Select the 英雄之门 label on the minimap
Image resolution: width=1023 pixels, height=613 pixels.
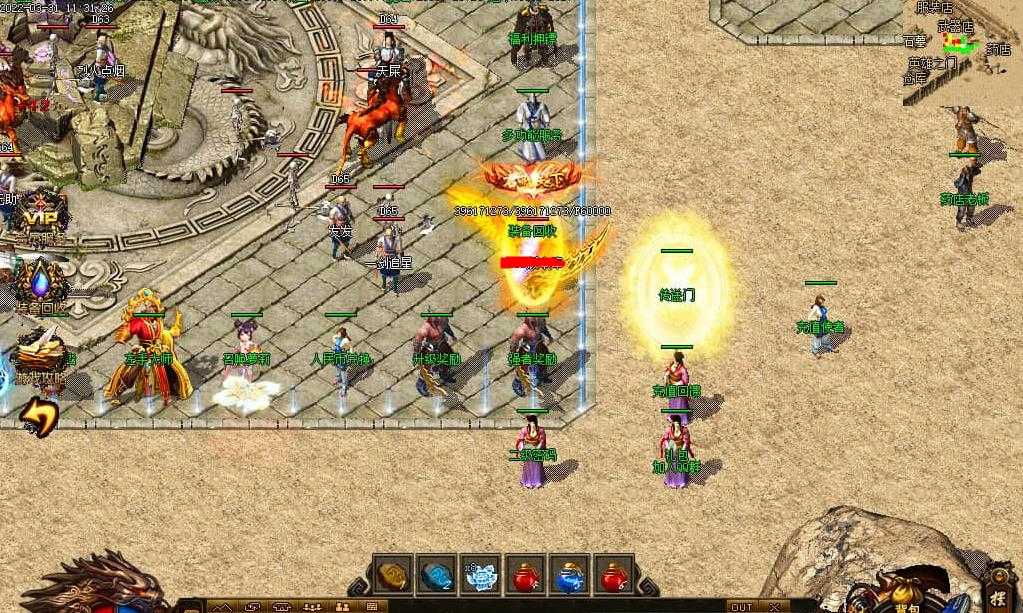click(932, 63)
